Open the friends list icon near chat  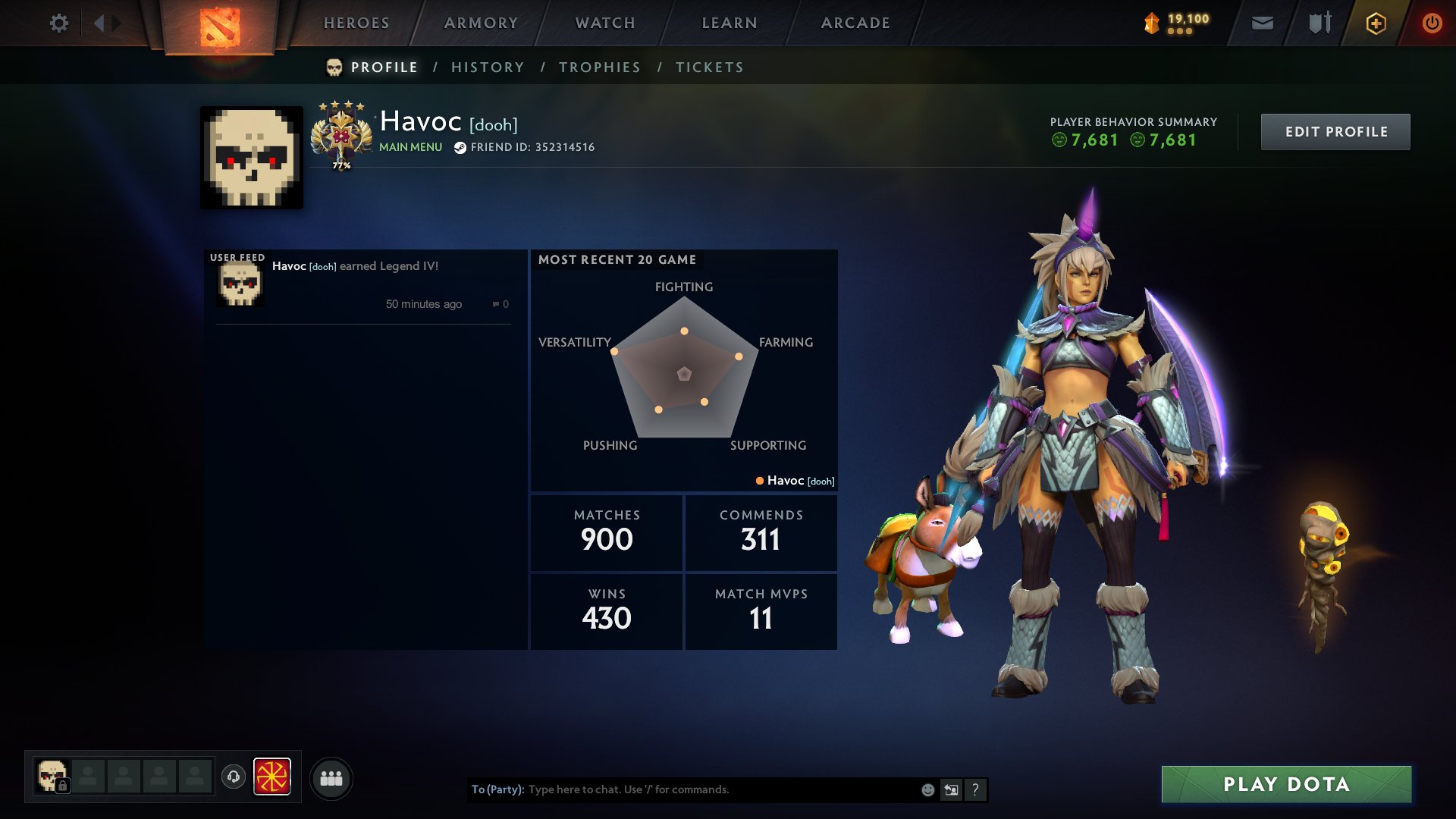(331, 777)
